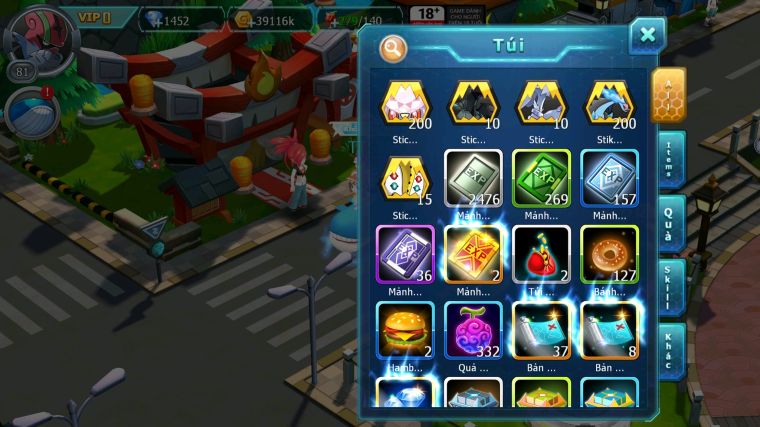Viewport: 760px width, 427px height.
Task: Switch to the Quà tab
Action: pos(669,222)
